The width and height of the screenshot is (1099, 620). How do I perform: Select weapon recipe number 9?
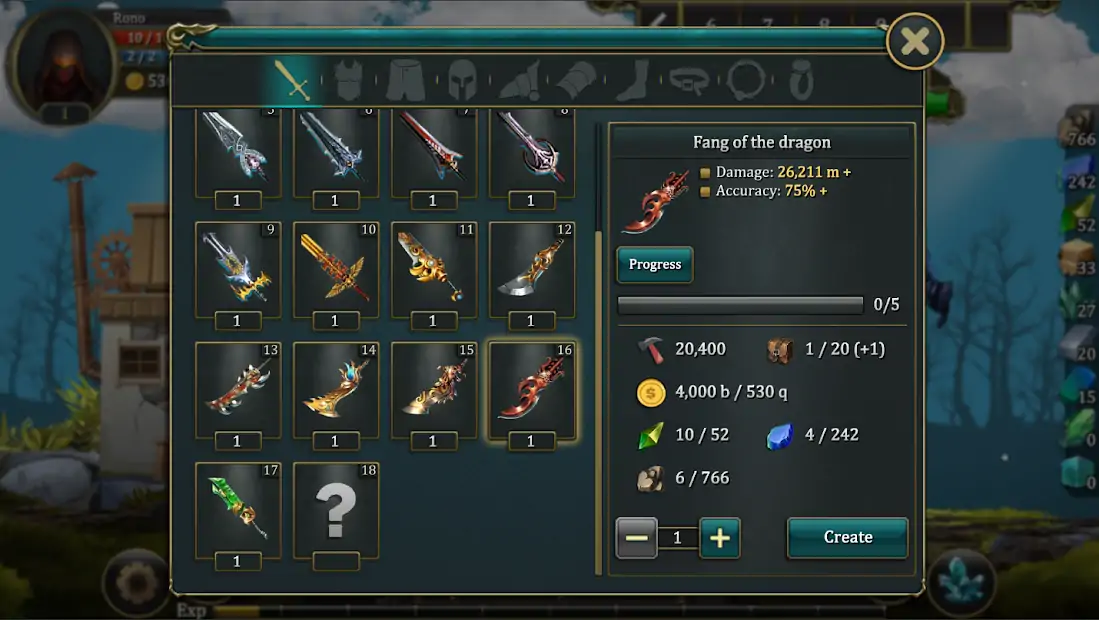237,269
